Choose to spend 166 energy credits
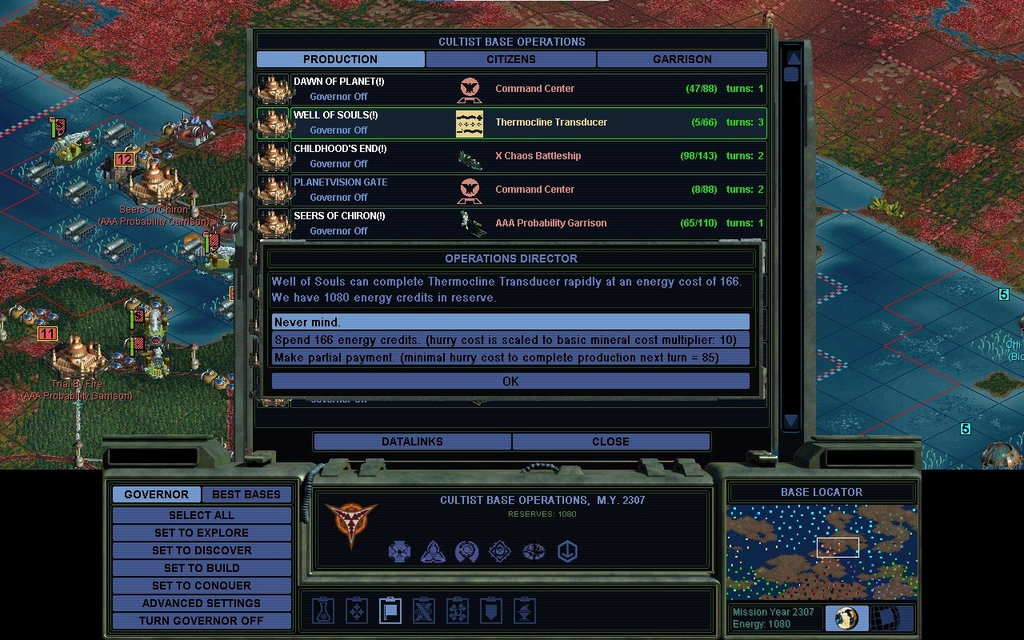This screenshot has width=1024, height=640. tap(510, 340)
